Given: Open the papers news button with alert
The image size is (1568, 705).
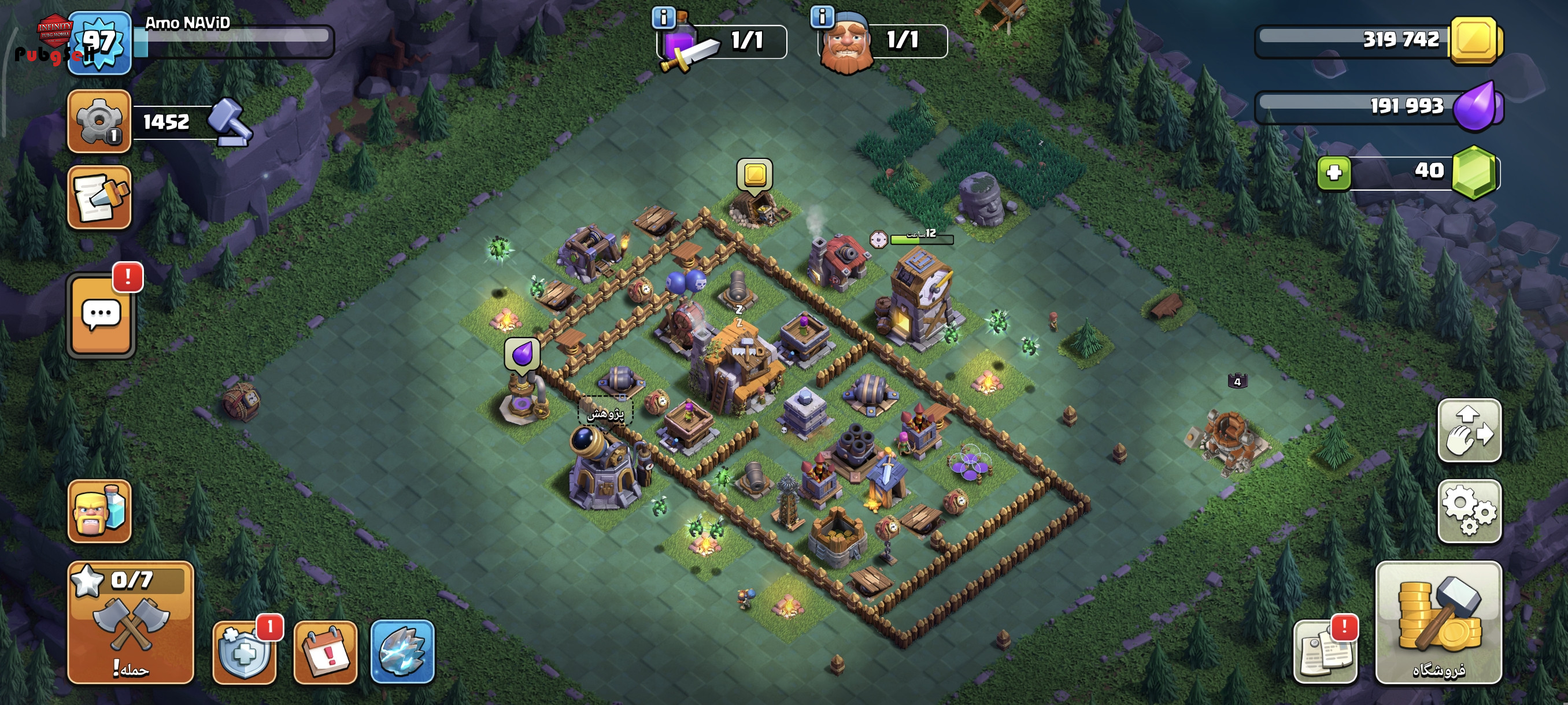Looking at the screenshot, I should [x=1325, y=652].
